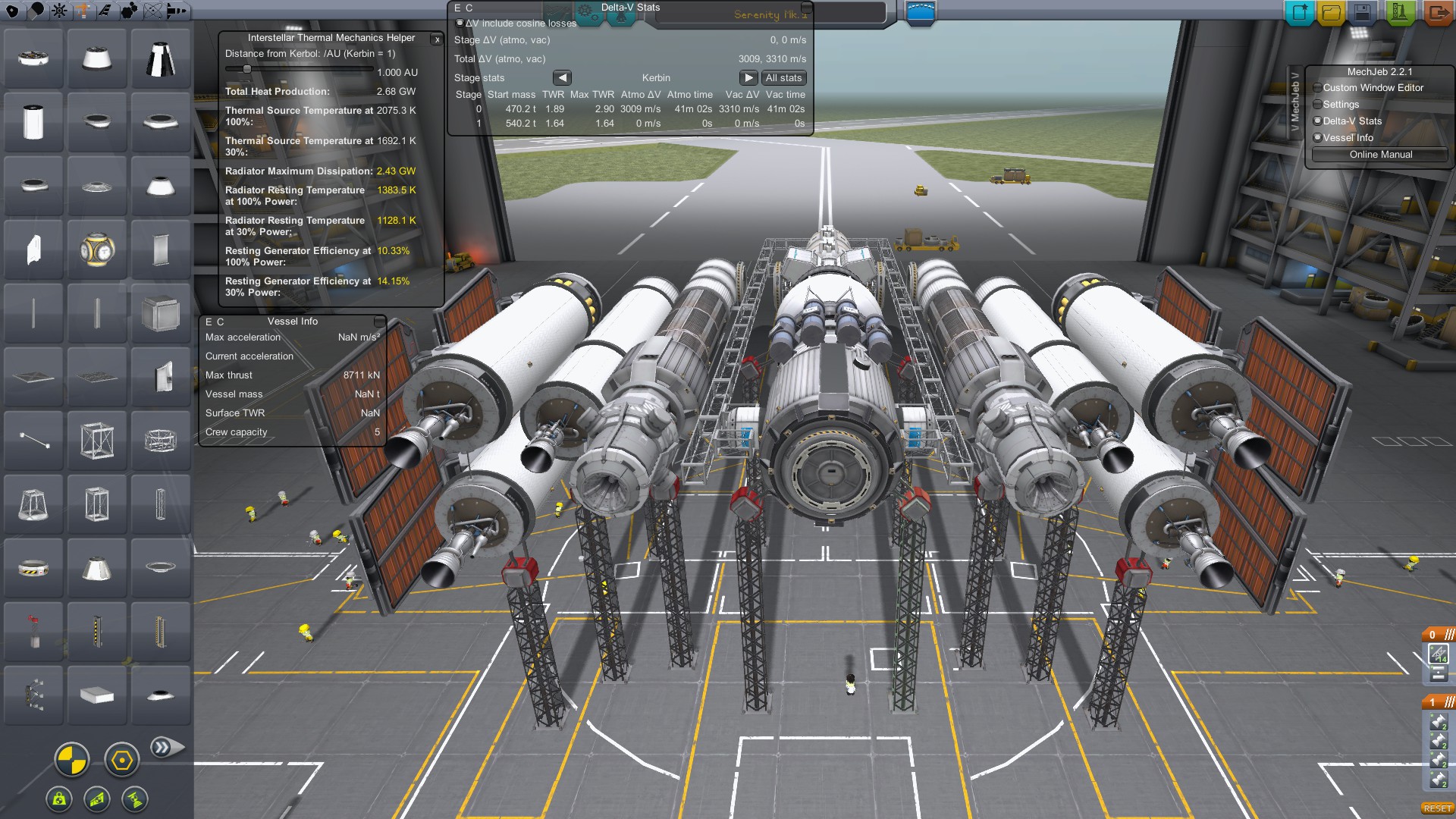Save the craft with the floppy disk button
The height and width of the screenshot is (819, 1456).
(x=1363, y=12)
